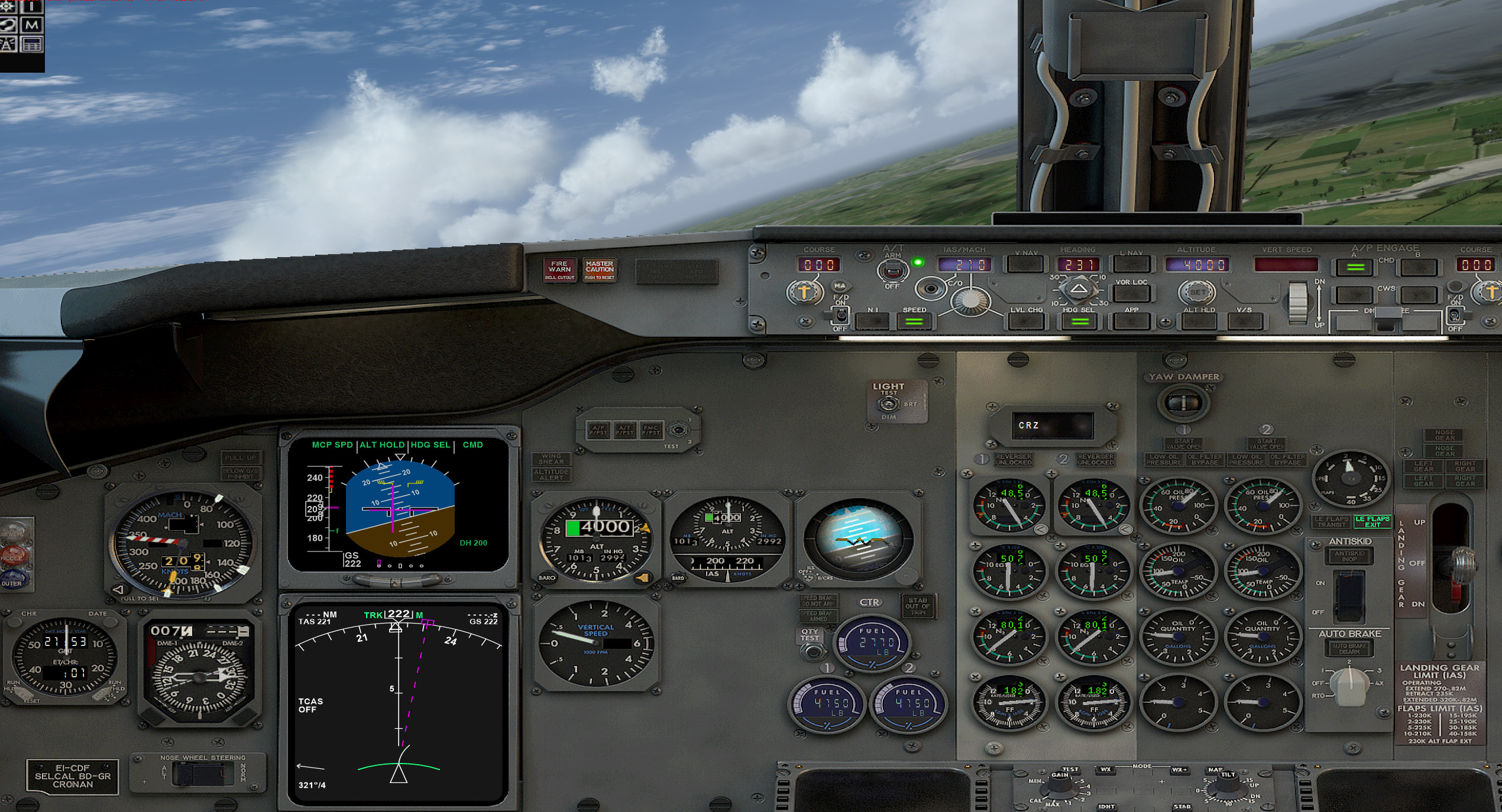Viewport: 1502px width, 812px height.
Task: Engage autopilot B CMD button
Action: pos(1417,267)
